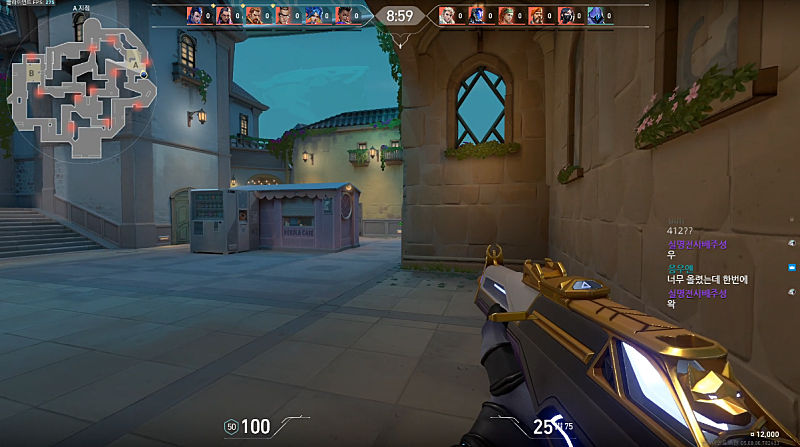The height and width of the screenshot is (447, 800).
Task: Click the tactical minimap
Action: tap(80, 85)
